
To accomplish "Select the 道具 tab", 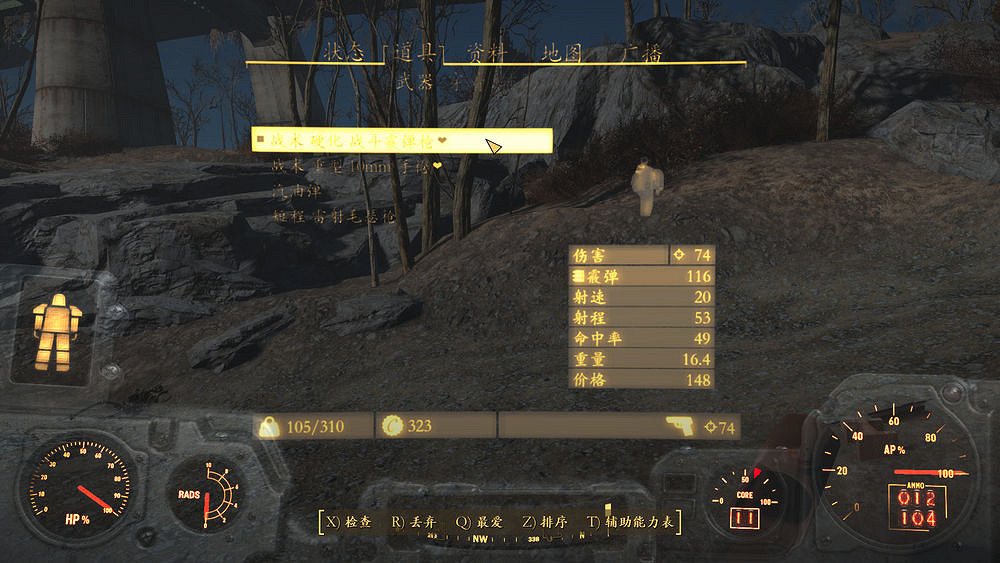I will [x=413, y=54].
